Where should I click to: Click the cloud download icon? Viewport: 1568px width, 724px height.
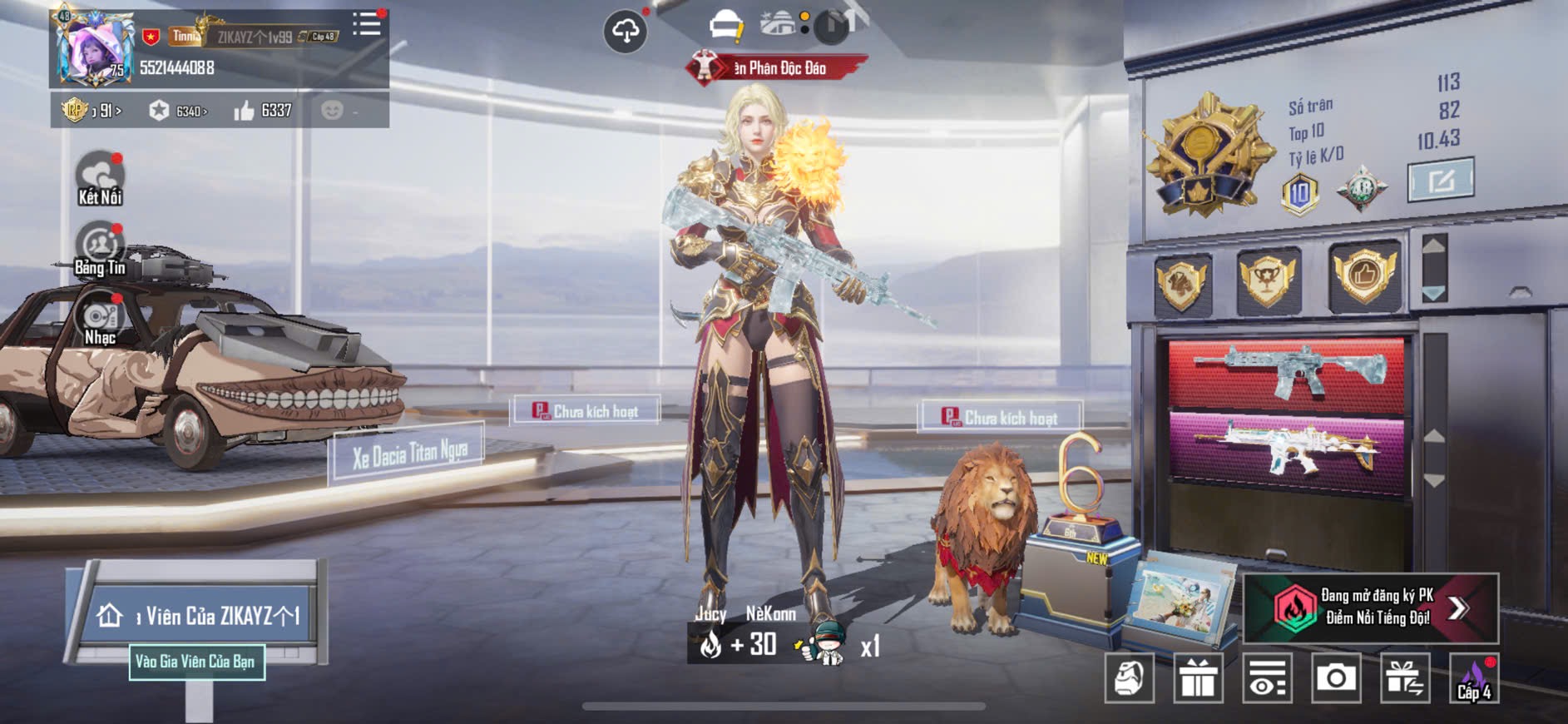pyautogui.click(x=625, y=32)
